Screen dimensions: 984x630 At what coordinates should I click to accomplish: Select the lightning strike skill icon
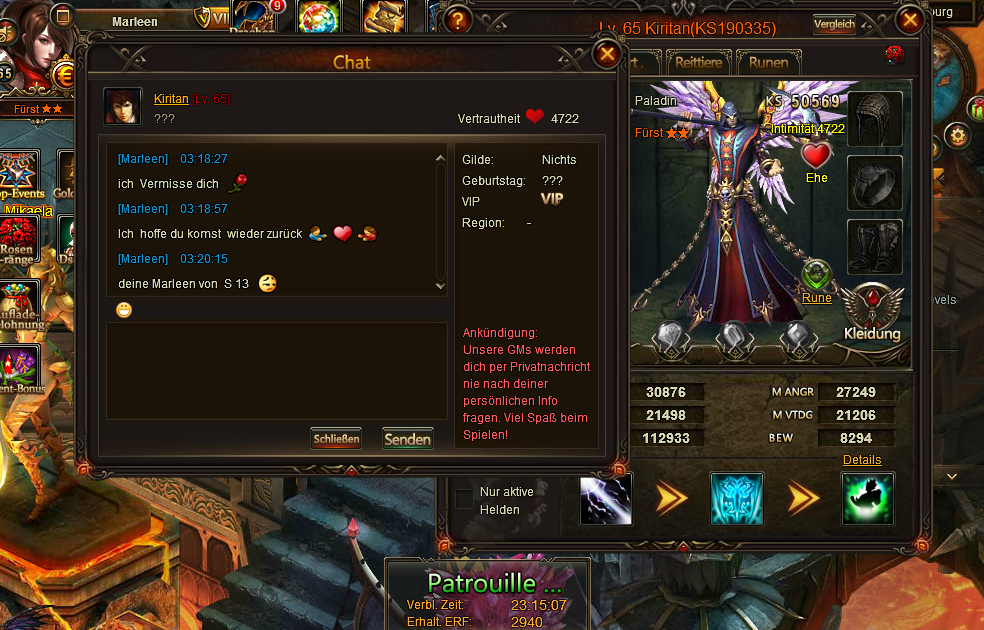(606, 499)
